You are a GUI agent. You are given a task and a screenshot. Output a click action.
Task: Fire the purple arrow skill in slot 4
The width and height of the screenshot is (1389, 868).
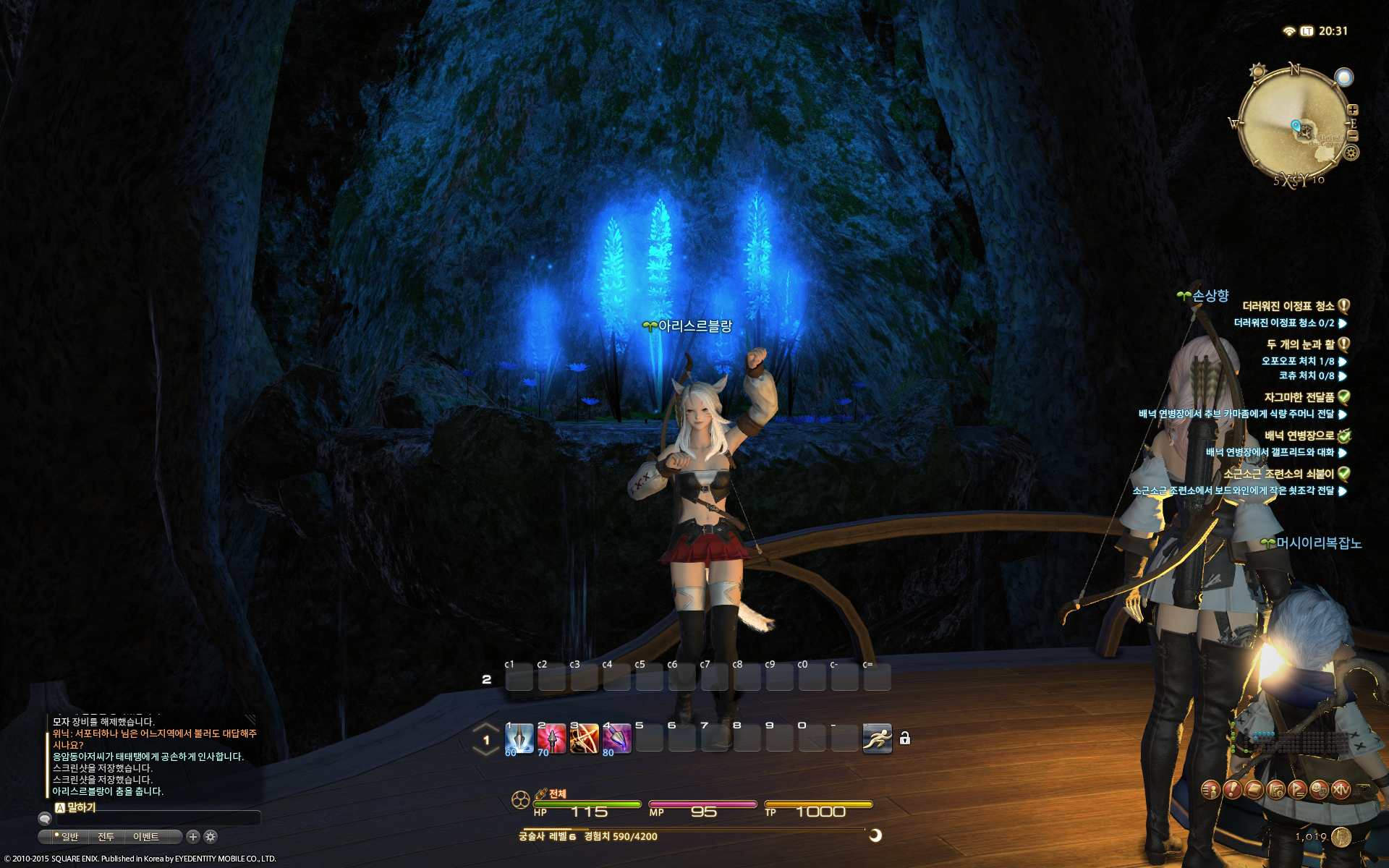(x=616, y=739)
